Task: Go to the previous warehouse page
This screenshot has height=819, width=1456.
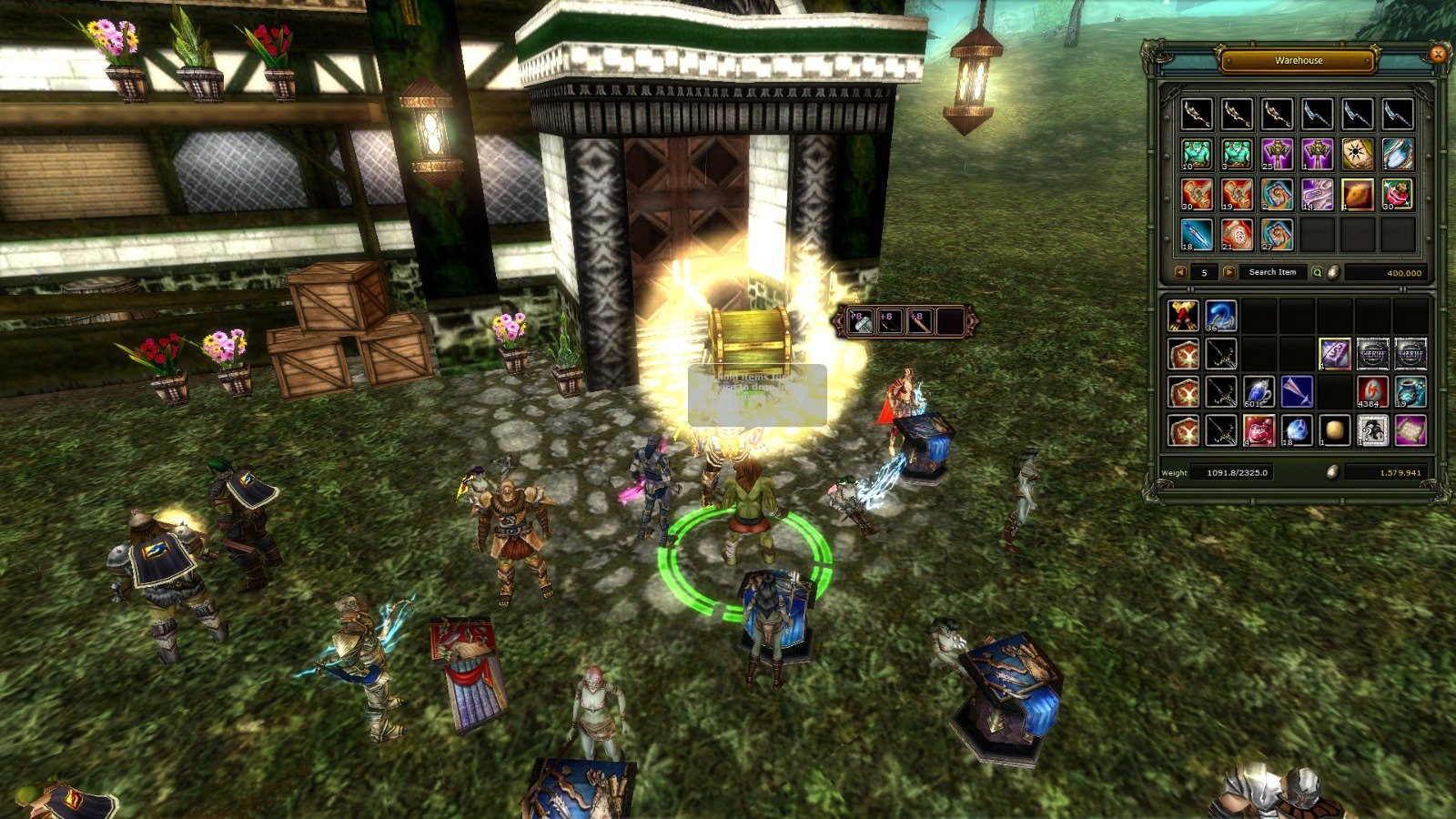Action: coord(1180,272)
